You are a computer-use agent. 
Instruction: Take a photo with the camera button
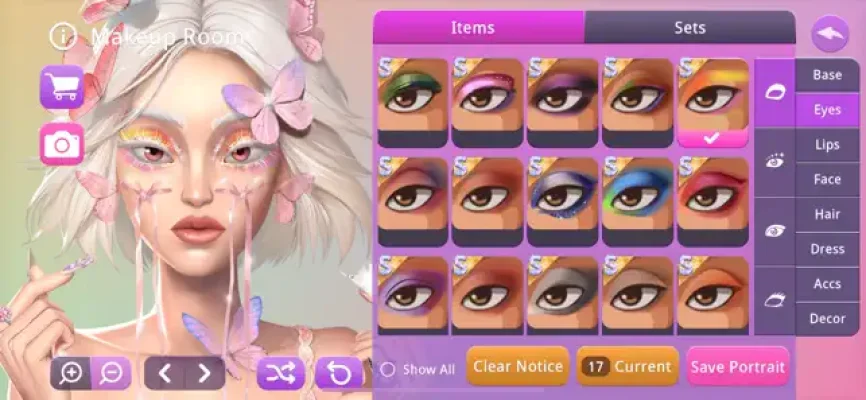[x=62, y=145]
